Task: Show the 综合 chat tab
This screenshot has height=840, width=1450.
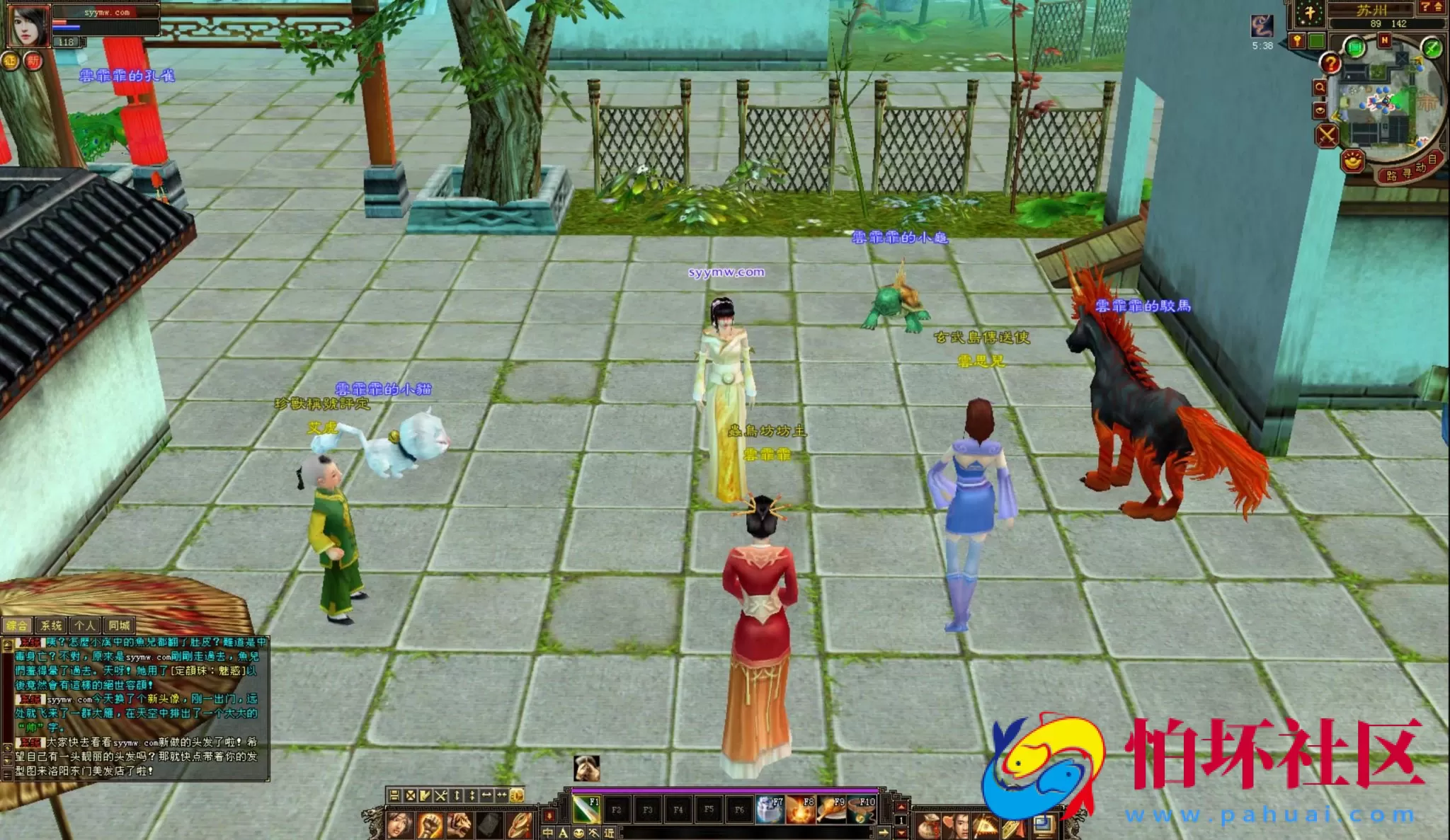Action: (17, 626)
